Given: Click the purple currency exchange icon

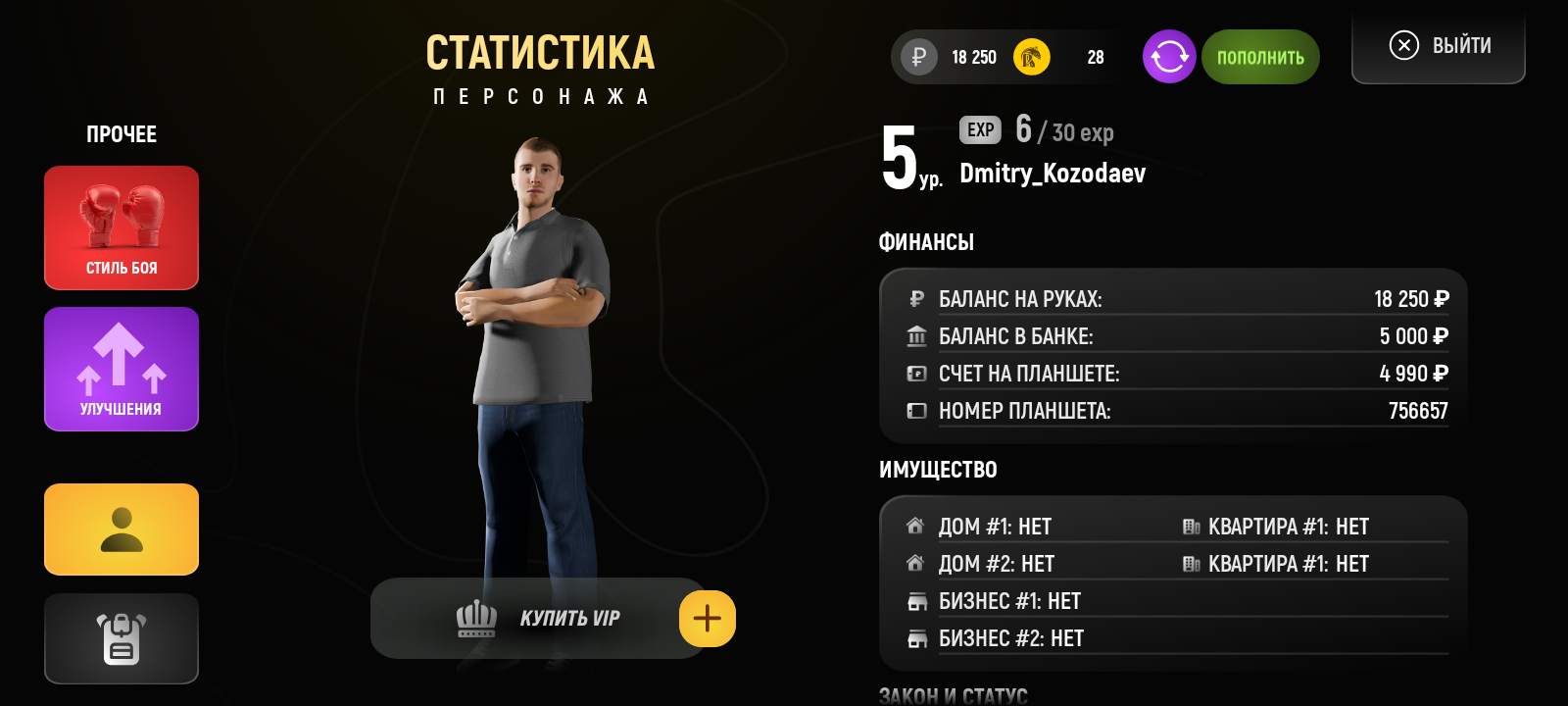Looking at the screenshot, I should pyautogui.click(x=1168, y=57).
